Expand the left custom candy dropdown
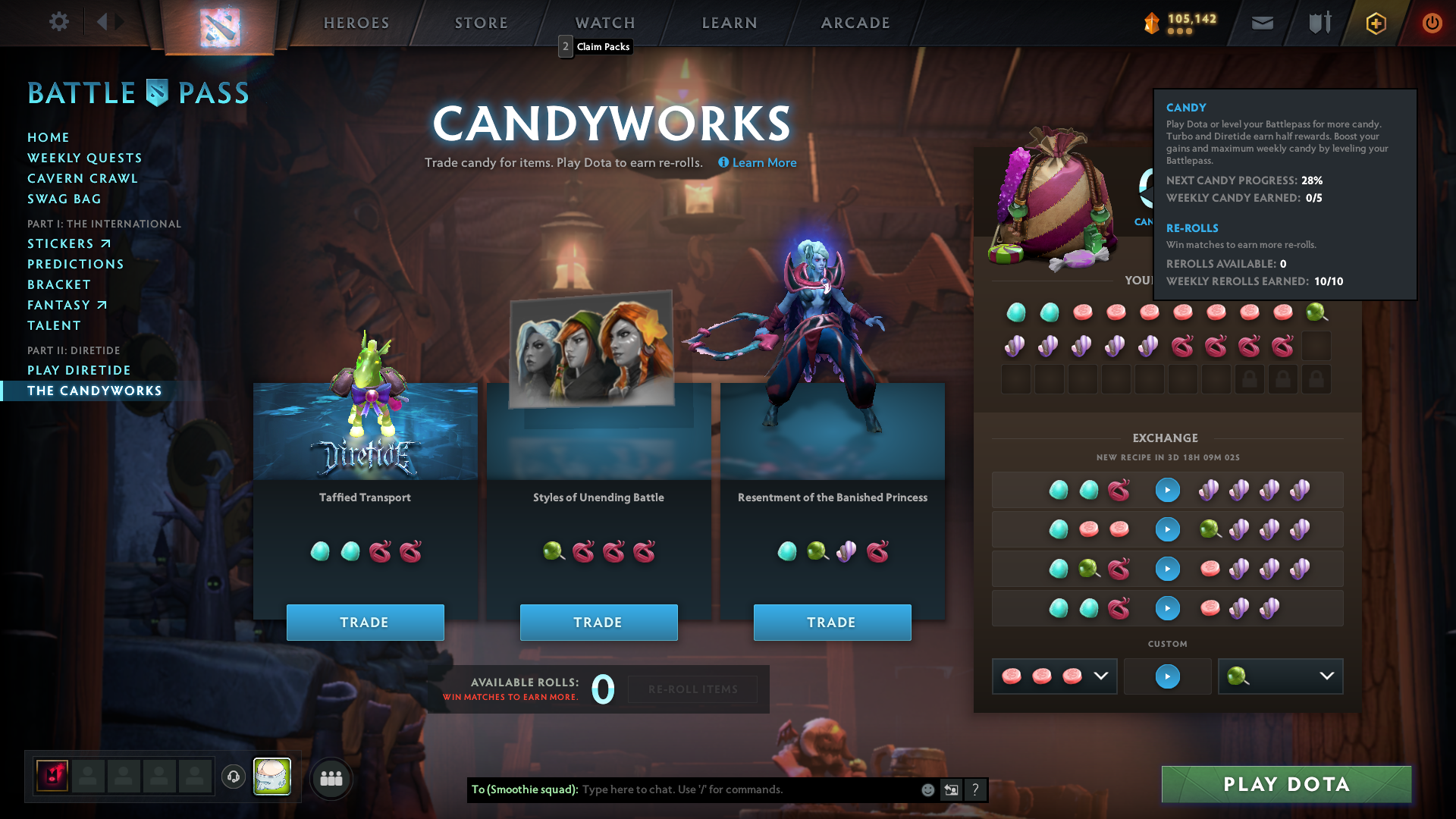 (x=1101, y=676)
